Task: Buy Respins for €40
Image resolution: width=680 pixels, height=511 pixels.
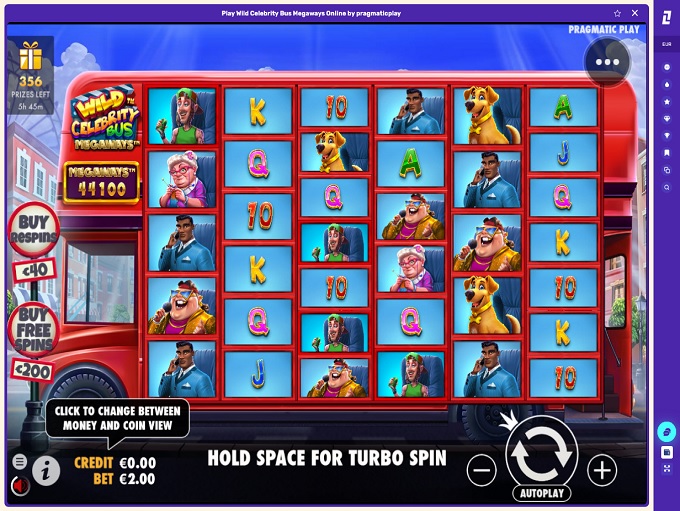Action: pyautogui.click(x=33, y=232)
